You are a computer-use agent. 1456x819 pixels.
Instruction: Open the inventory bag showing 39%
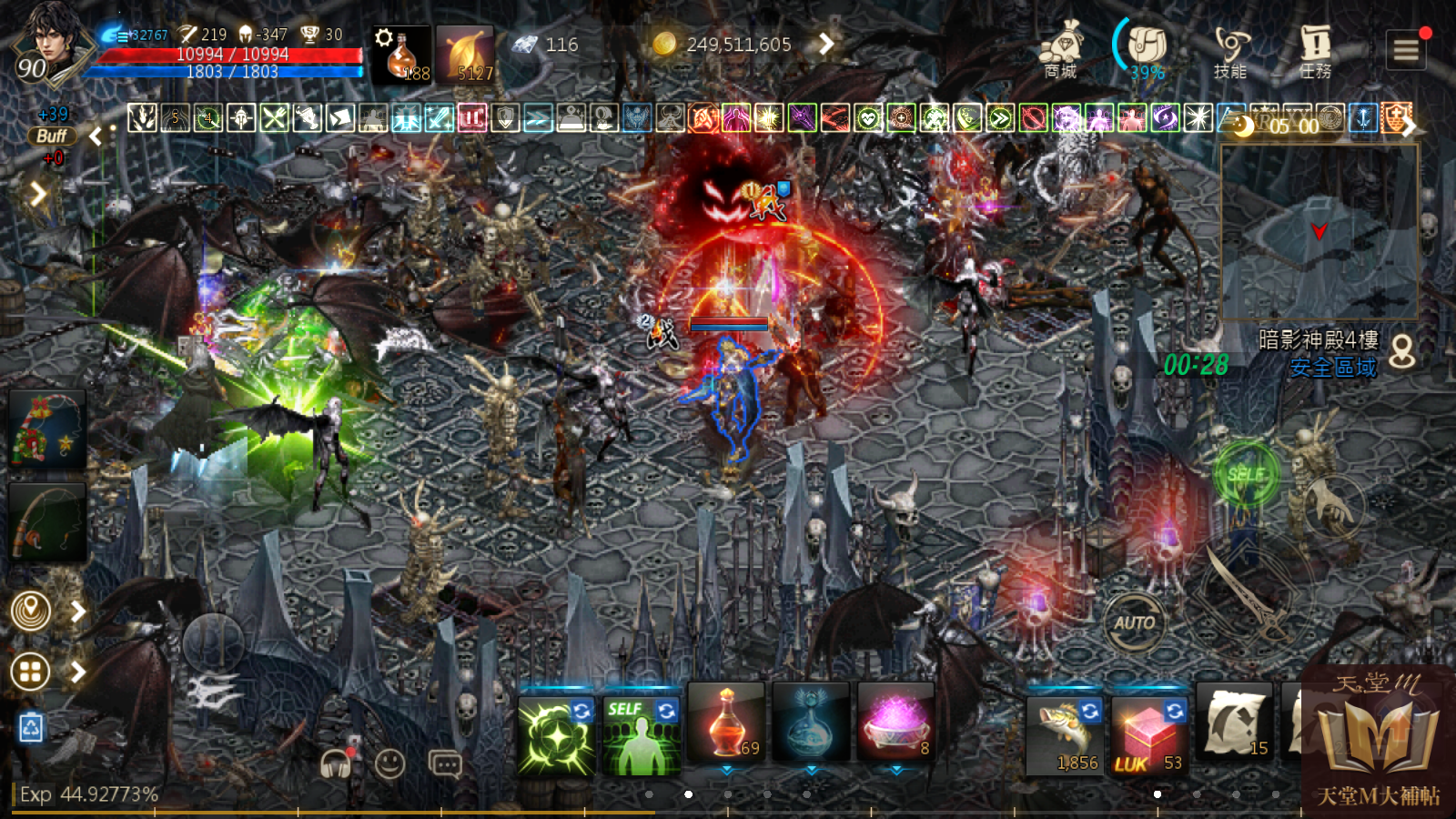(1147, 50)
